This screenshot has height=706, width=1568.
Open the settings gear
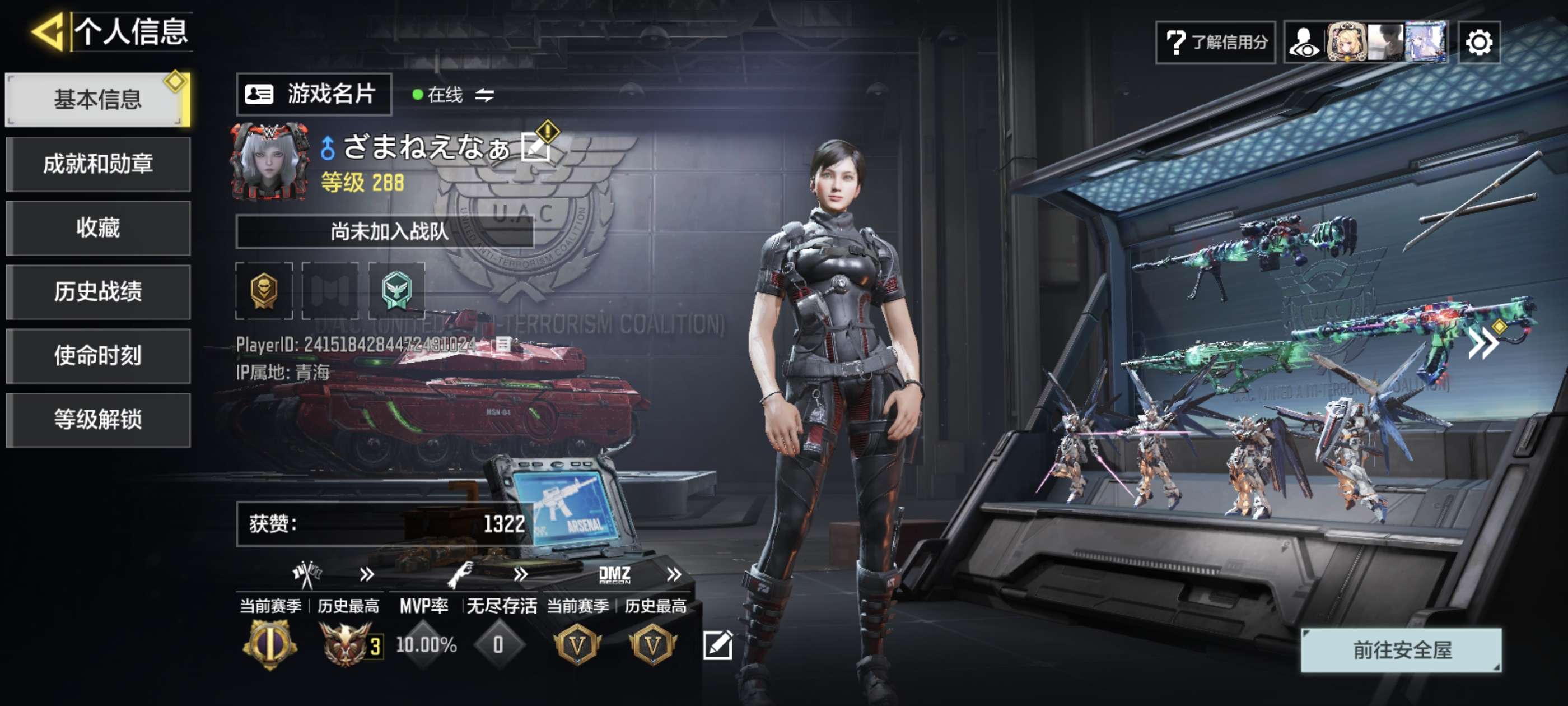1478,43
